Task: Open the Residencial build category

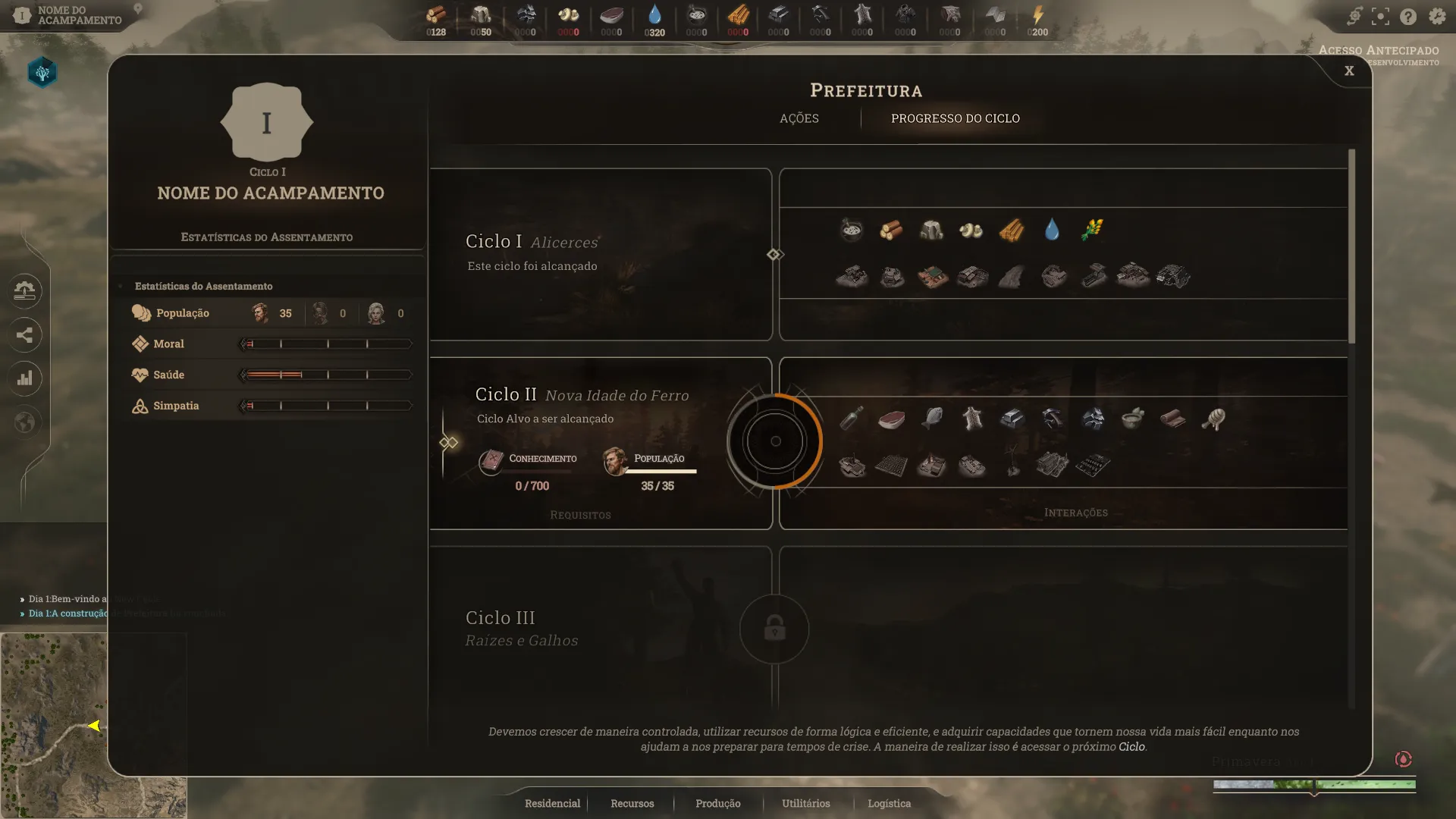Action: point(552,803)
